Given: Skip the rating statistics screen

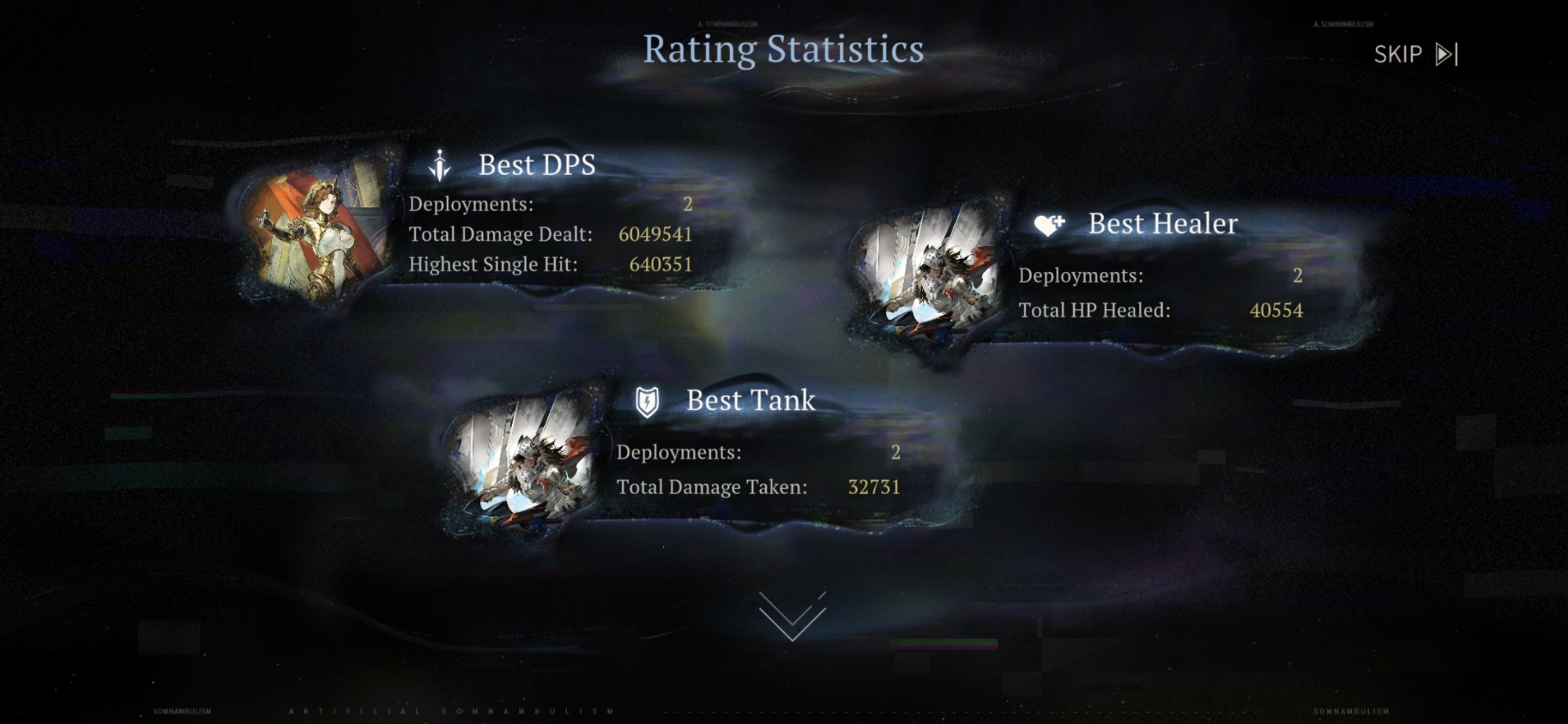Looking at the screenshot, I should point(1415,54).
